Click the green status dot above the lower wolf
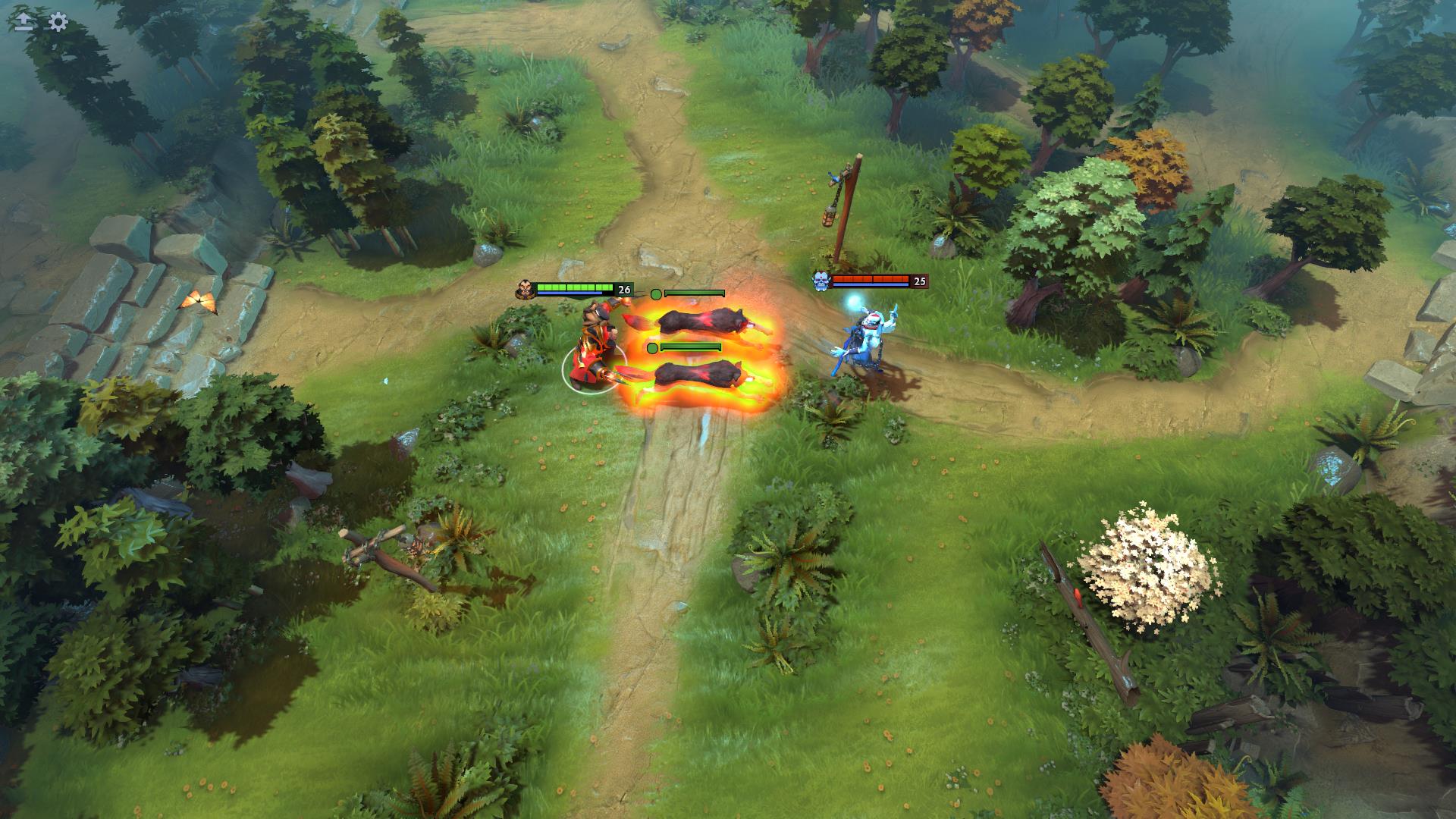This screenshot has height=819, width=1456. pos(652,348)
